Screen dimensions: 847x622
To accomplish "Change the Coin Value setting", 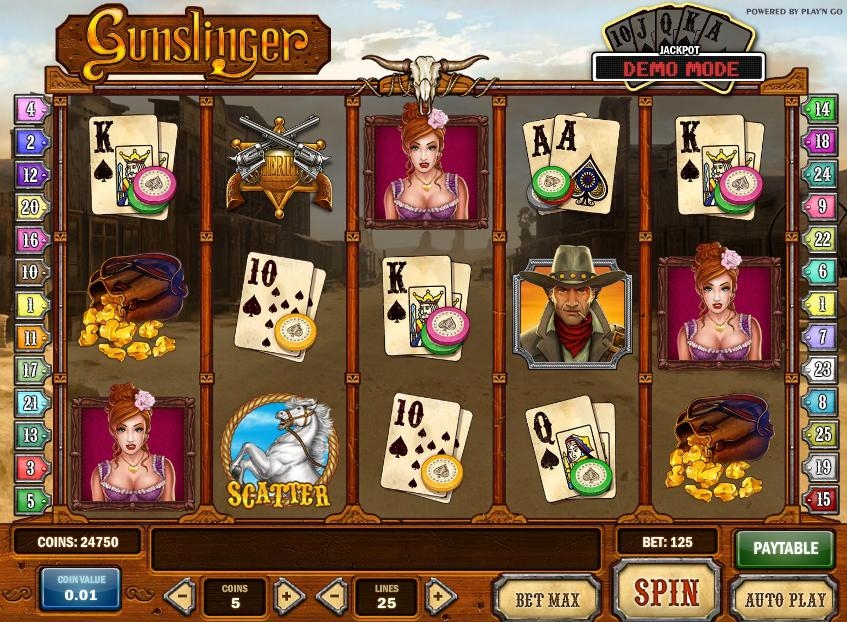I will (x=80, y=590).
